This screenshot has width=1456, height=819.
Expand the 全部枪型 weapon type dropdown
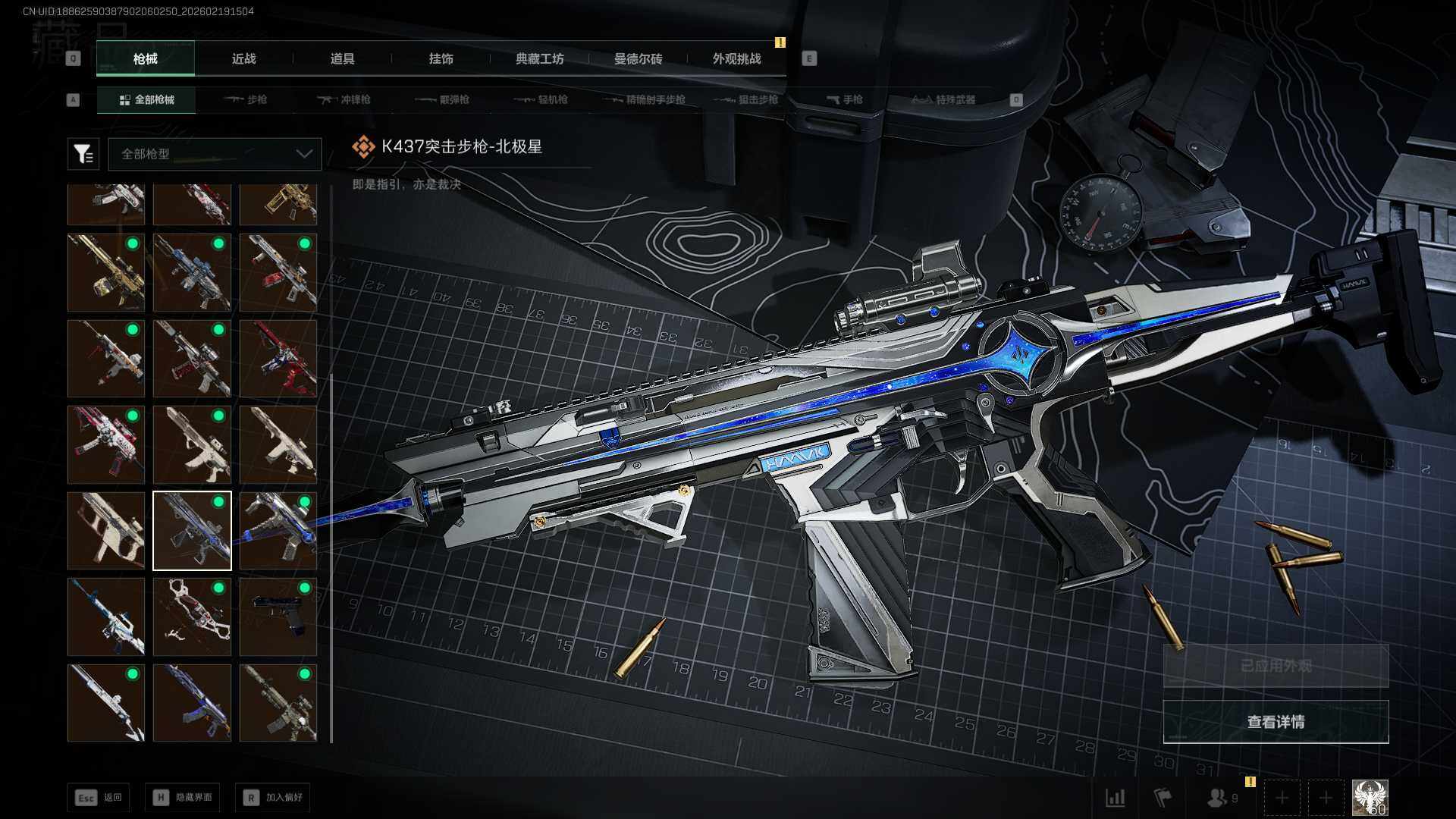(215, 154)
